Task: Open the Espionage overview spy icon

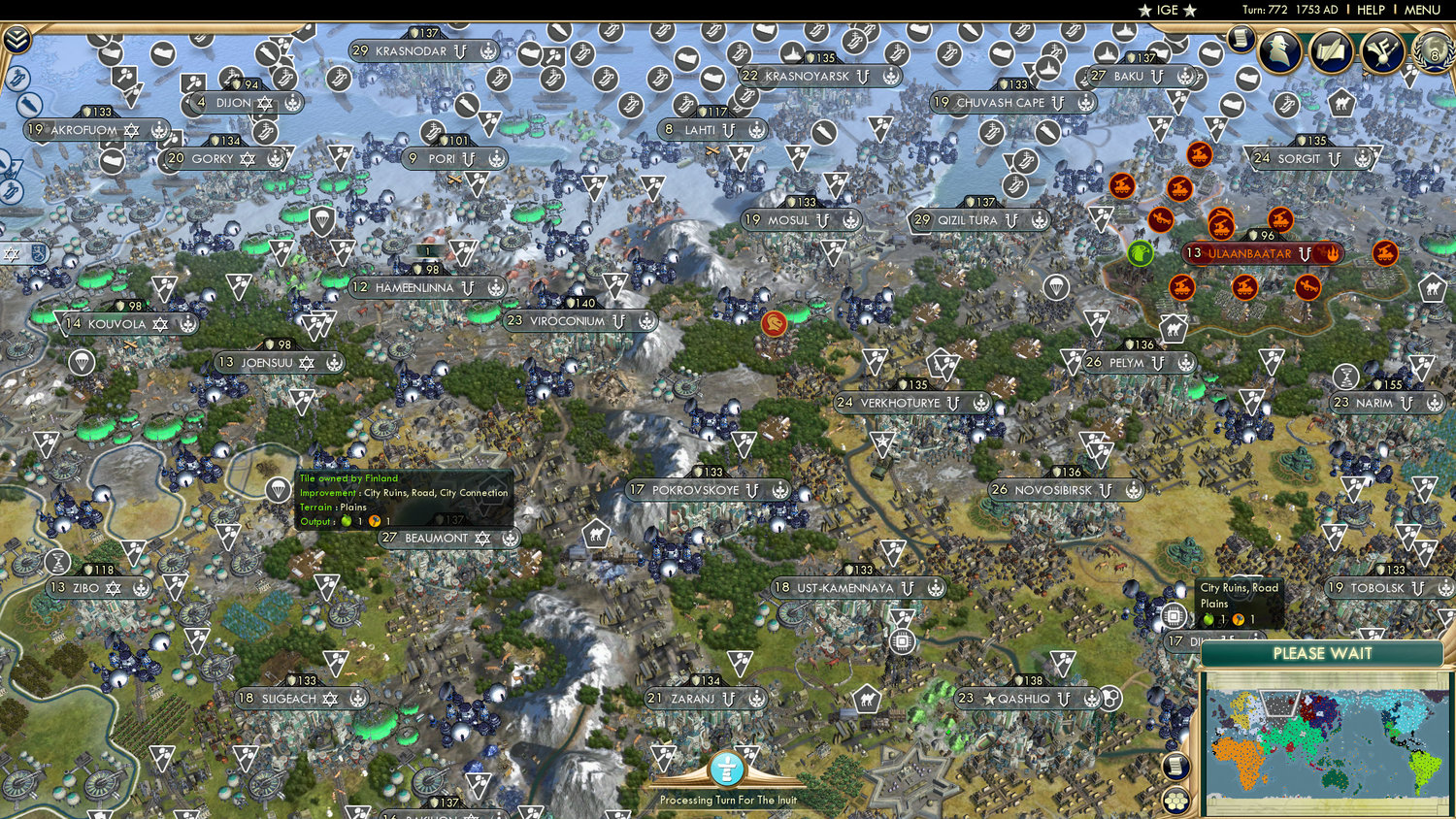Action: (x=1279, y=49)
